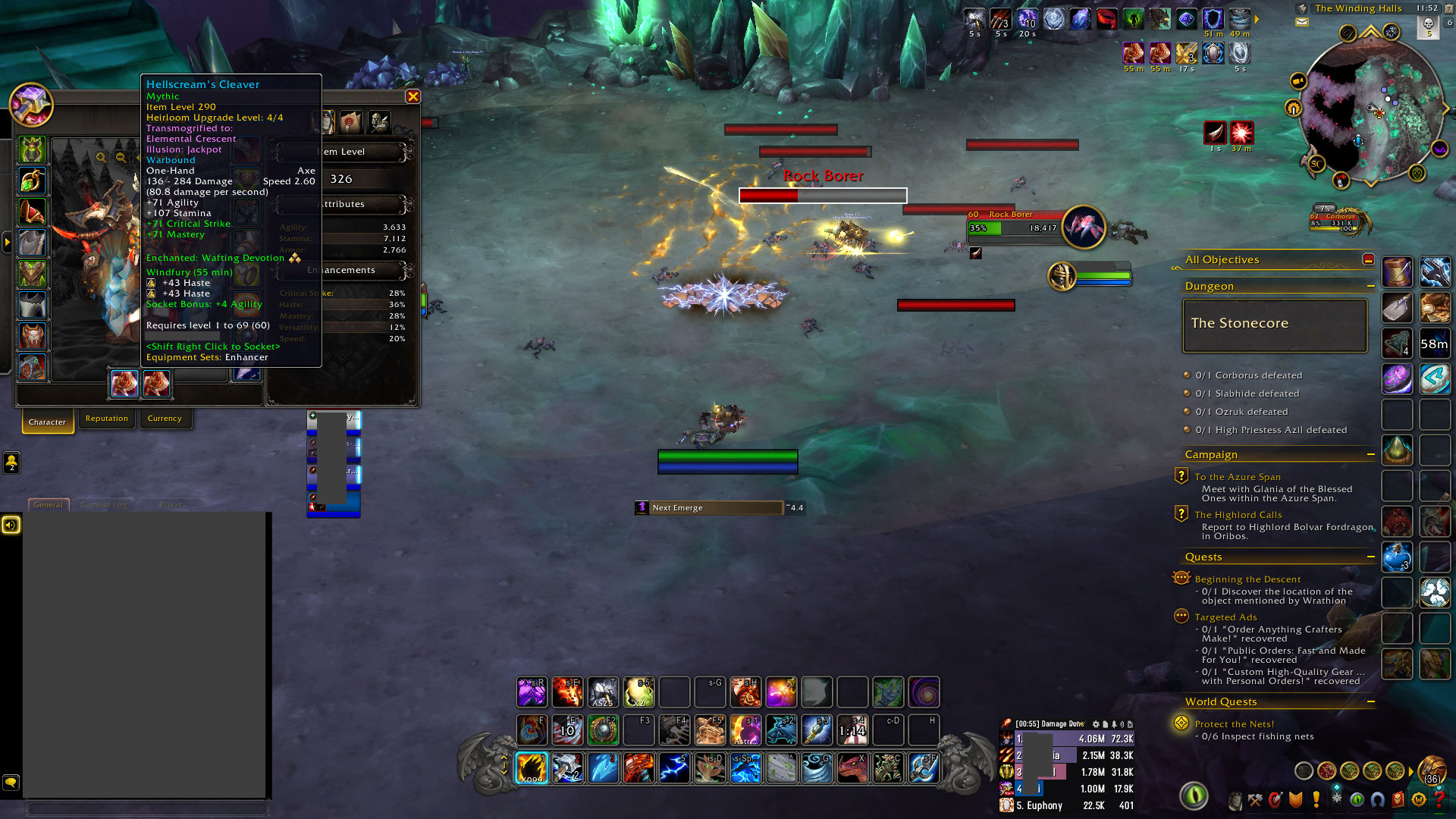Switch to the Reputation tab
This screenshot has height=819, width=1456.
click(107, 419)
